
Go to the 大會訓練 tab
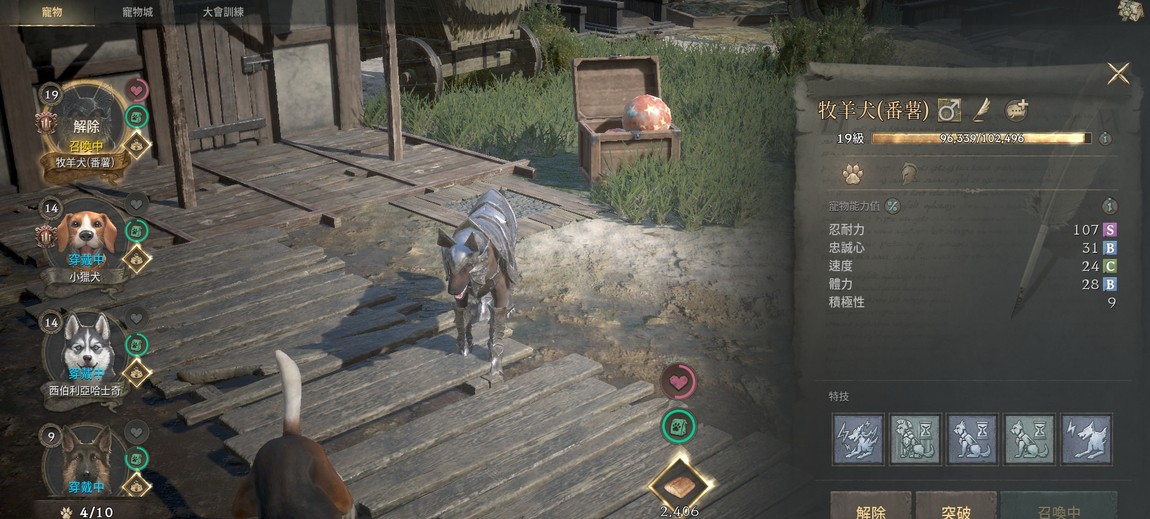click(x=223, y=12)
